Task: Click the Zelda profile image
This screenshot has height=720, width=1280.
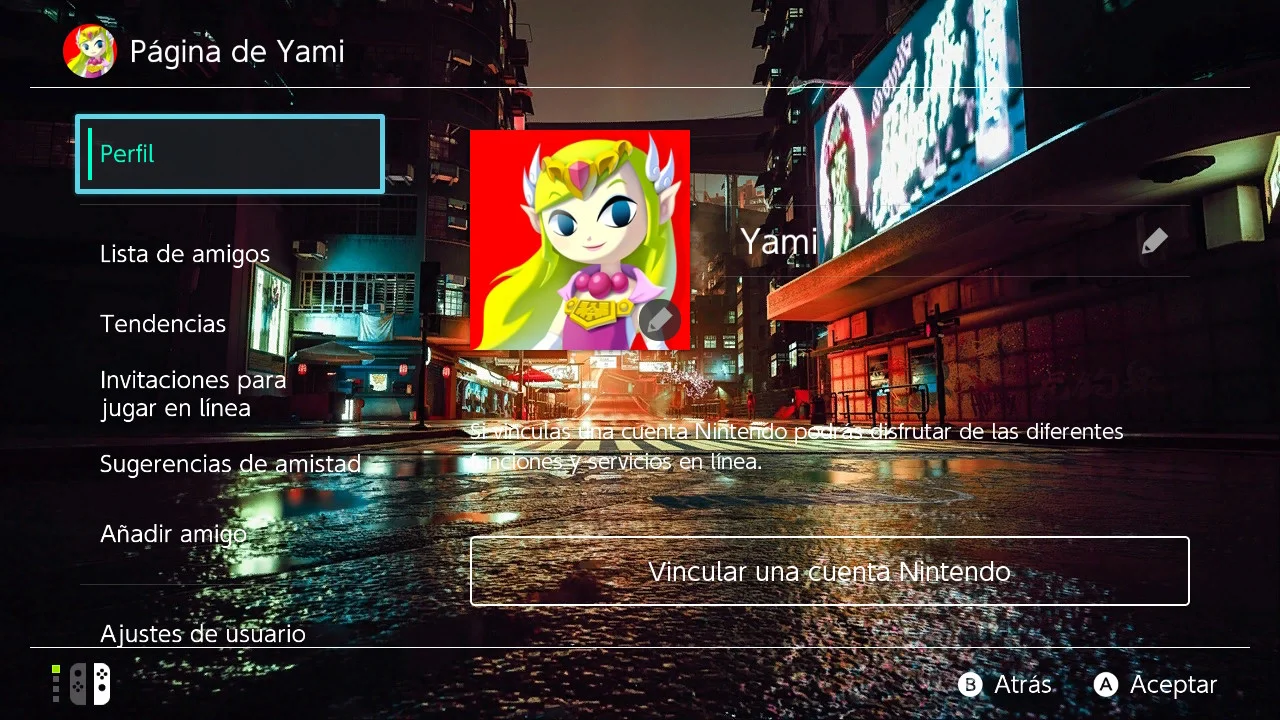Action: [x=579, y=240]
